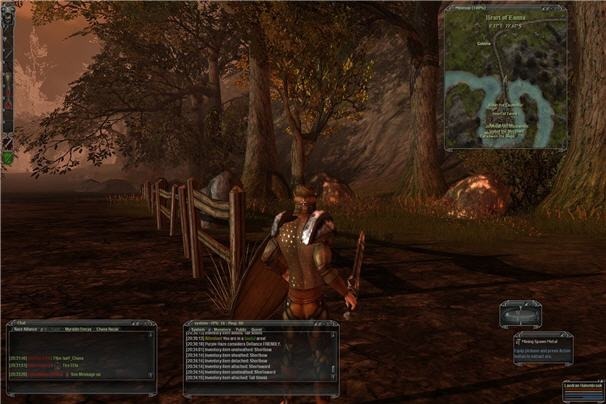Select the System tab in the log window
This screenshot has height=404, width=606.
tap(196, 329)
